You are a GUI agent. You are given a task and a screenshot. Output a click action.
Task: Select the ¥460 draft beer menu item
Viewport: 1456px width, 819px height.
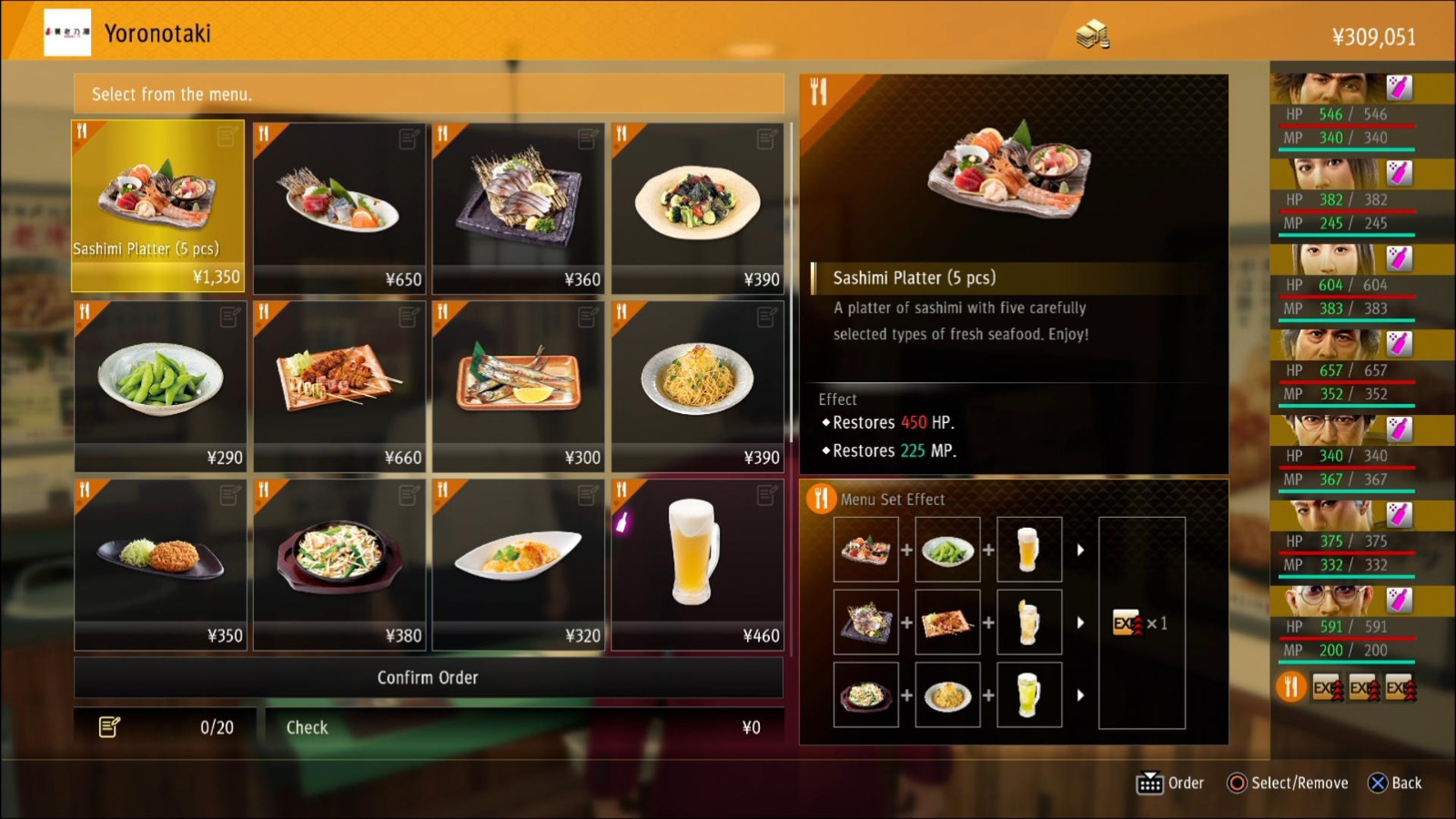point(697,564)
